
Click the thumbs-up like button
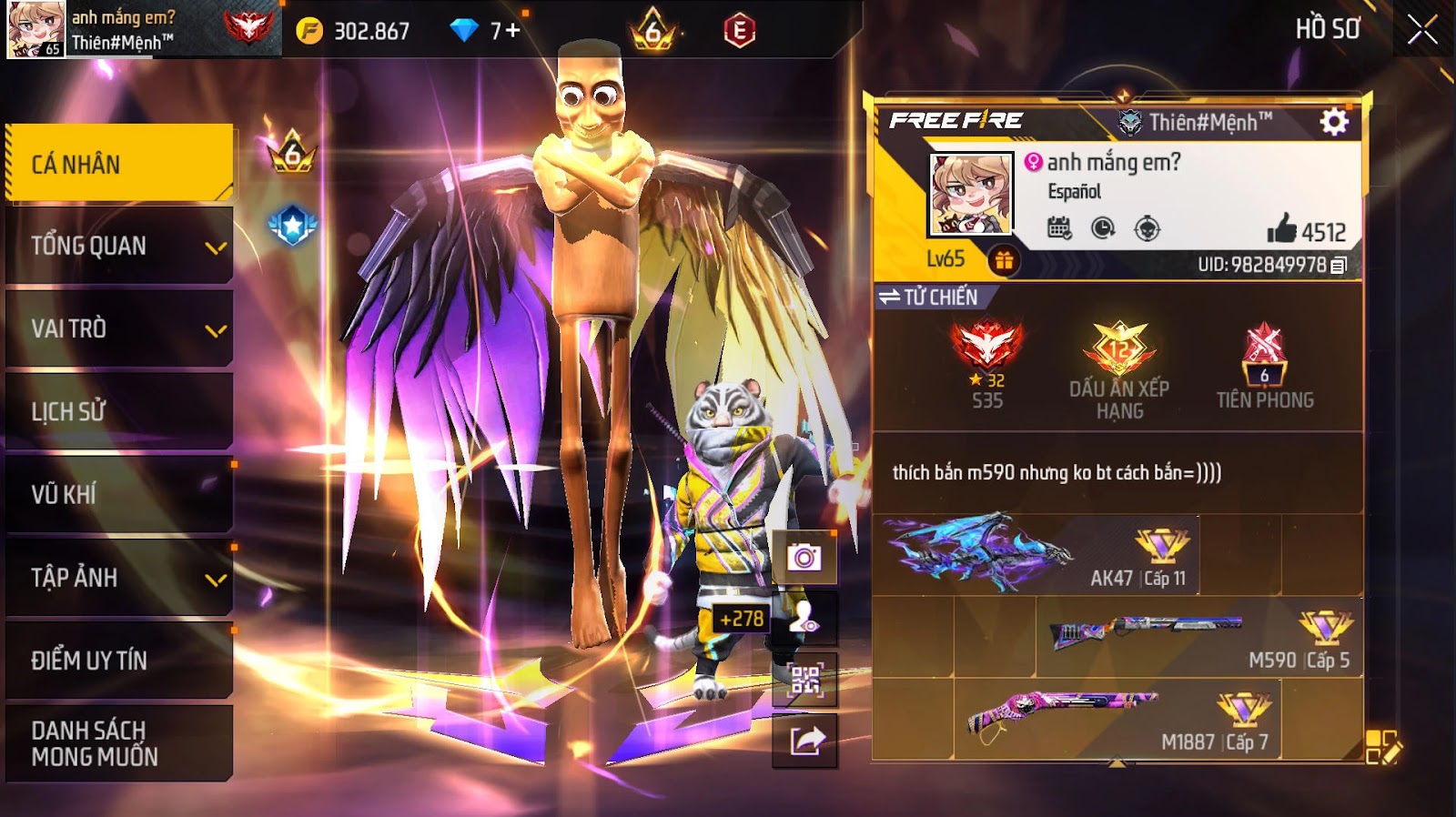click(x=1281, y=229)
